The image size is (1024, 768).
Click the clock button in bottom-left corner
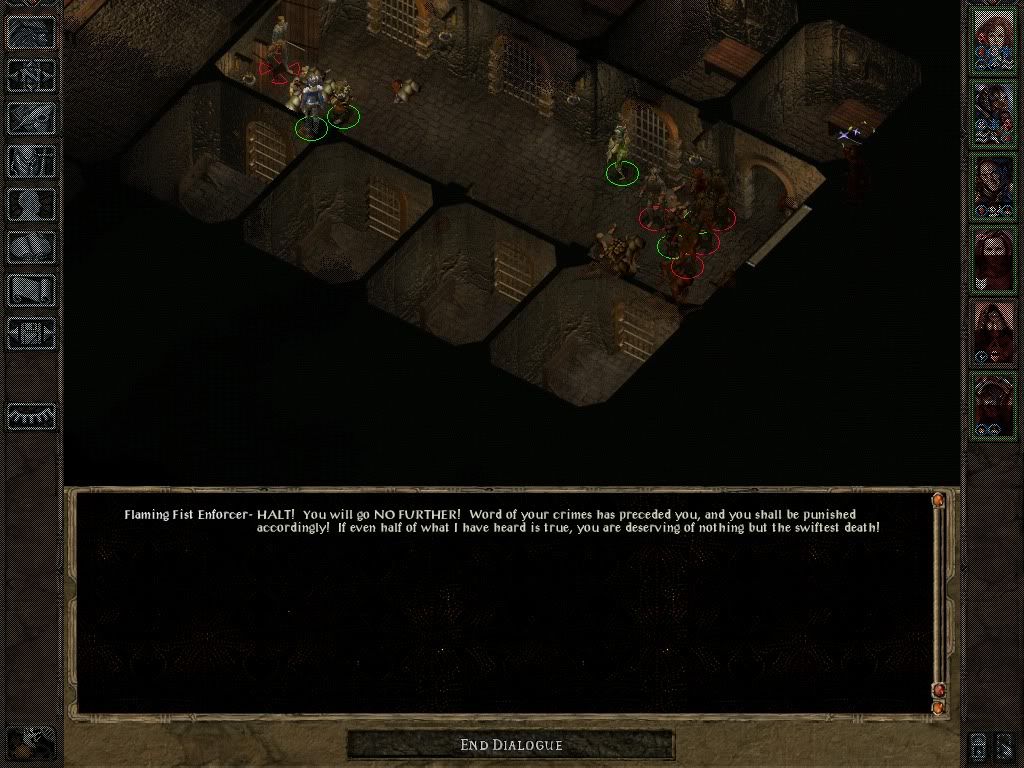32,742
